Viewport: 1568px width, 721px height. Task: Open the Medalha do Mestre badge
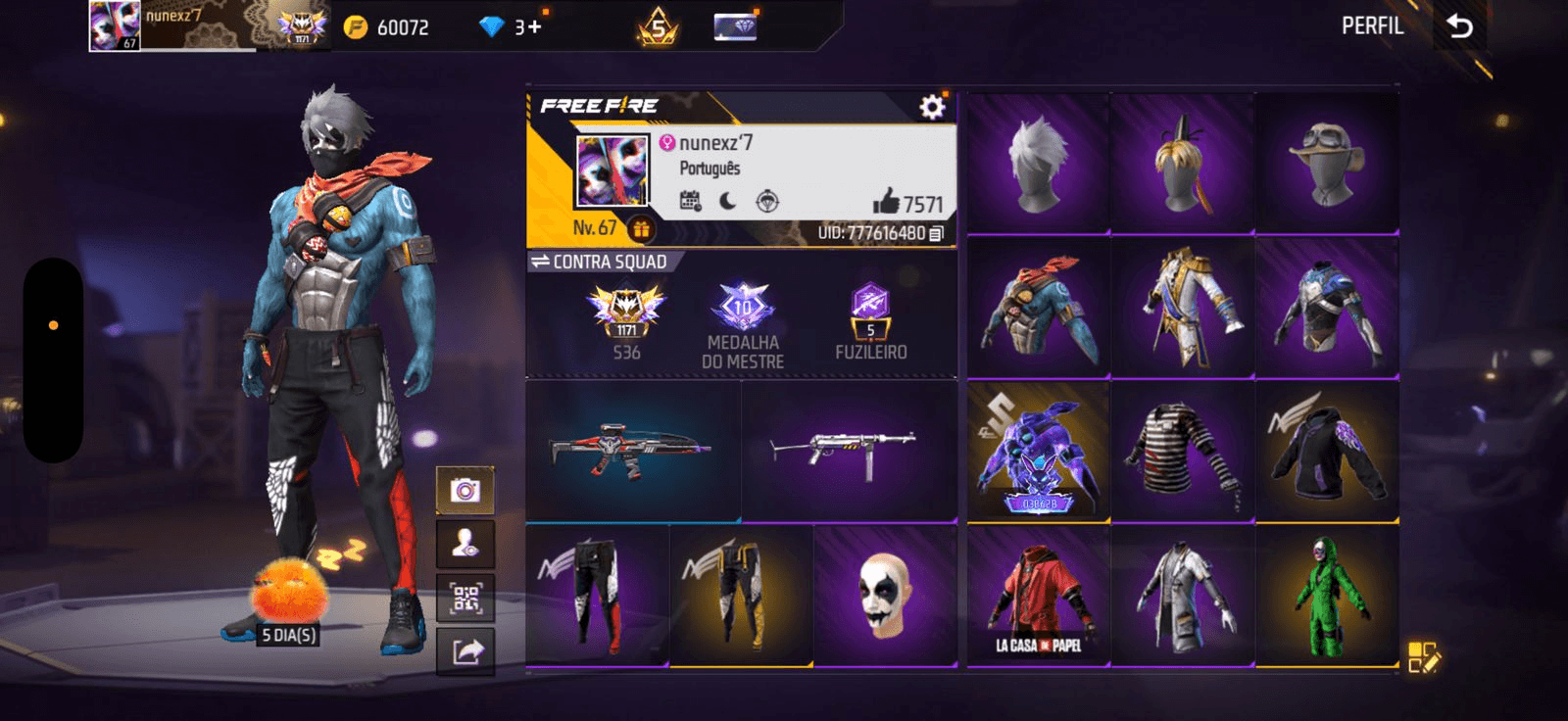pyautogui.click(x=743, y=323)
